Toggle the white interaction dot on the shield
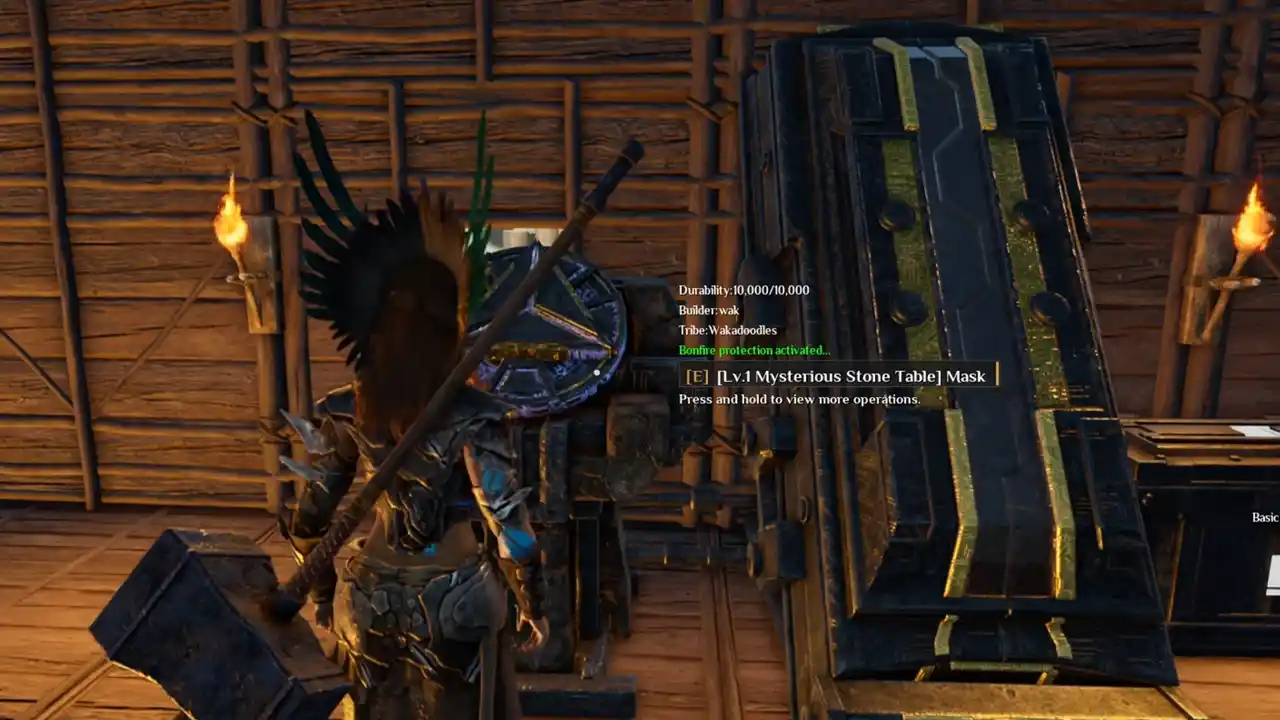This screenshot has height=720, width=1280. pos(598,371)
